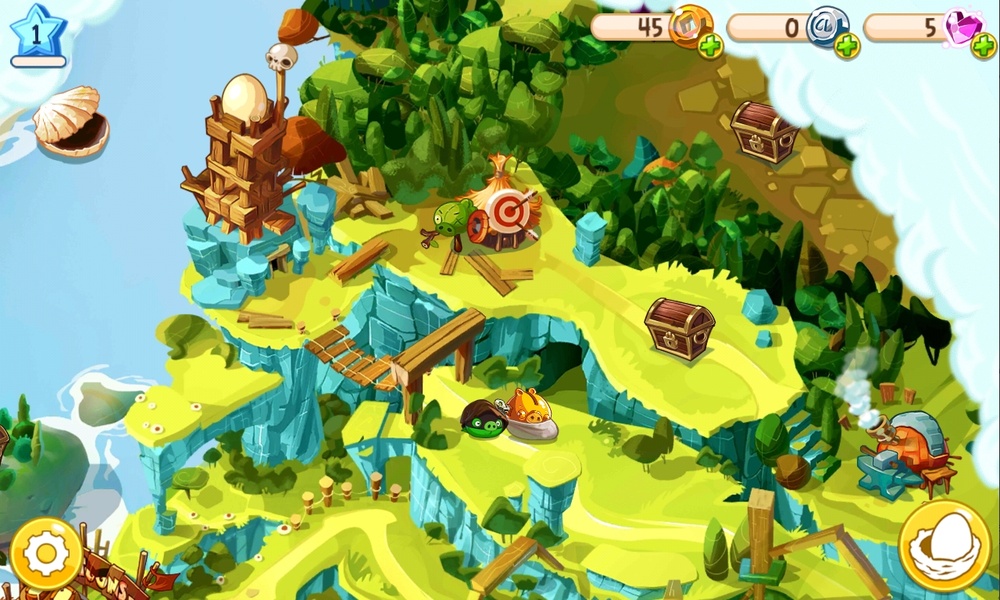This screenshot has width=1000, height=600.
Task: Add more gold coins with plus button
Action: coord(710,45)
